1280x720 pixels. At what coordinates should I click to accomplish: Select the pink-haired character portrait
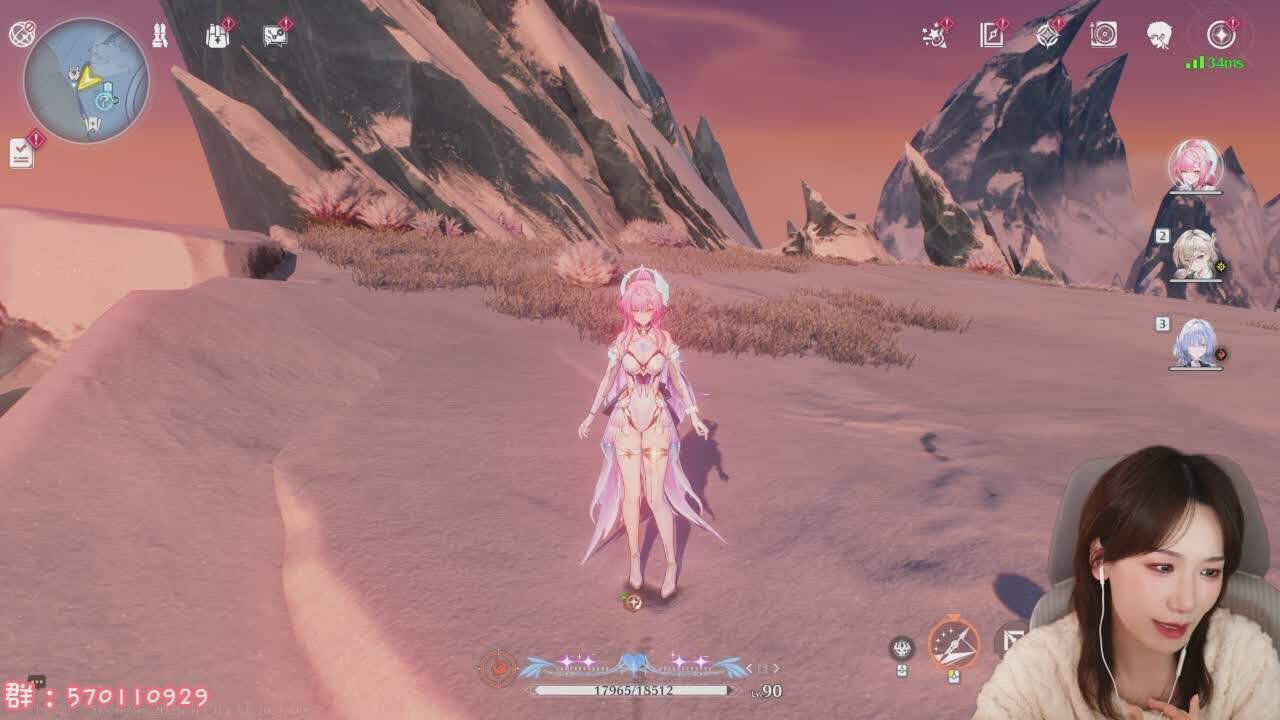(x=1195, y=166)
